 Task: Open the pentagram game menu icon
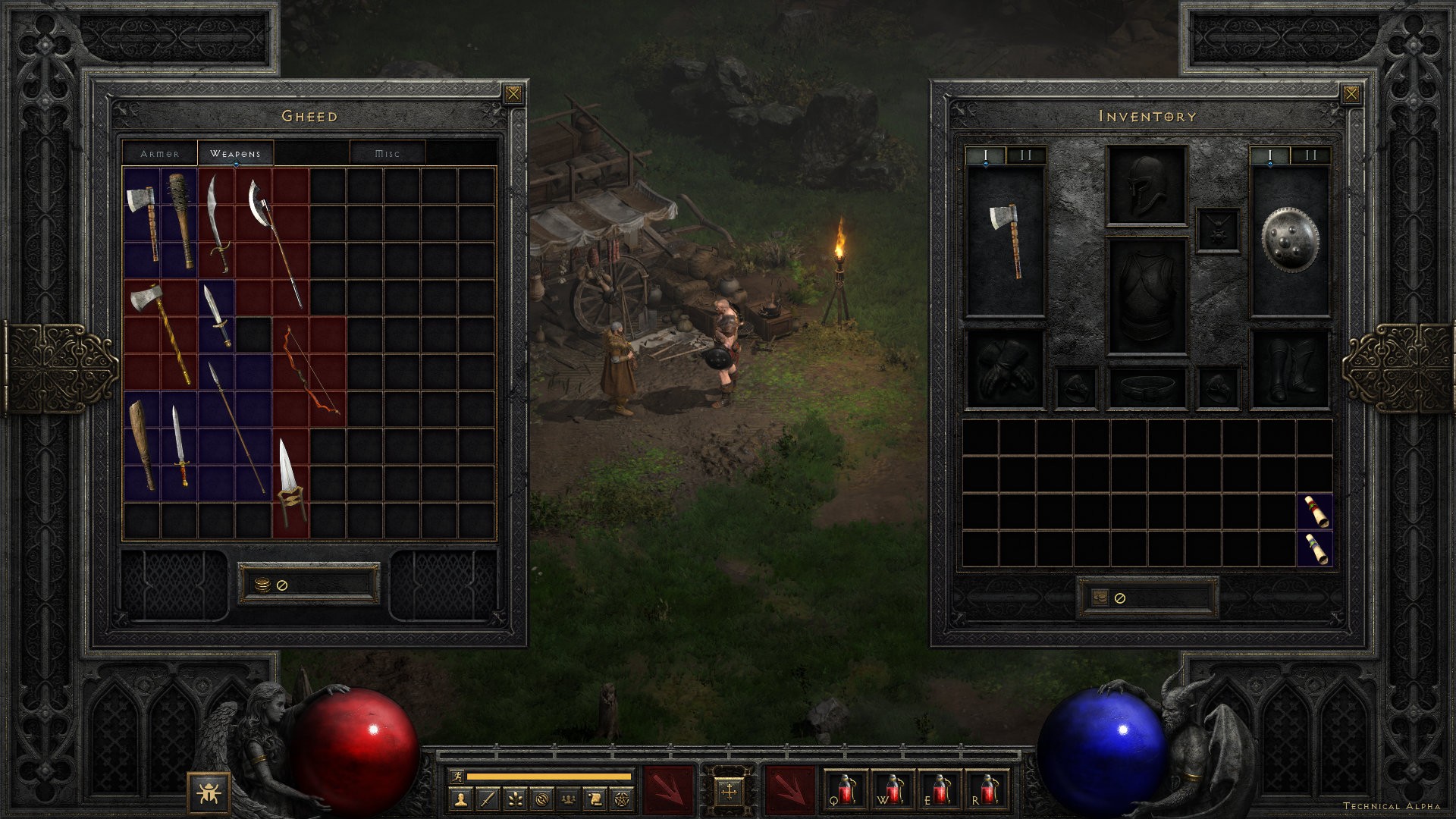click(x=622, y=799)
